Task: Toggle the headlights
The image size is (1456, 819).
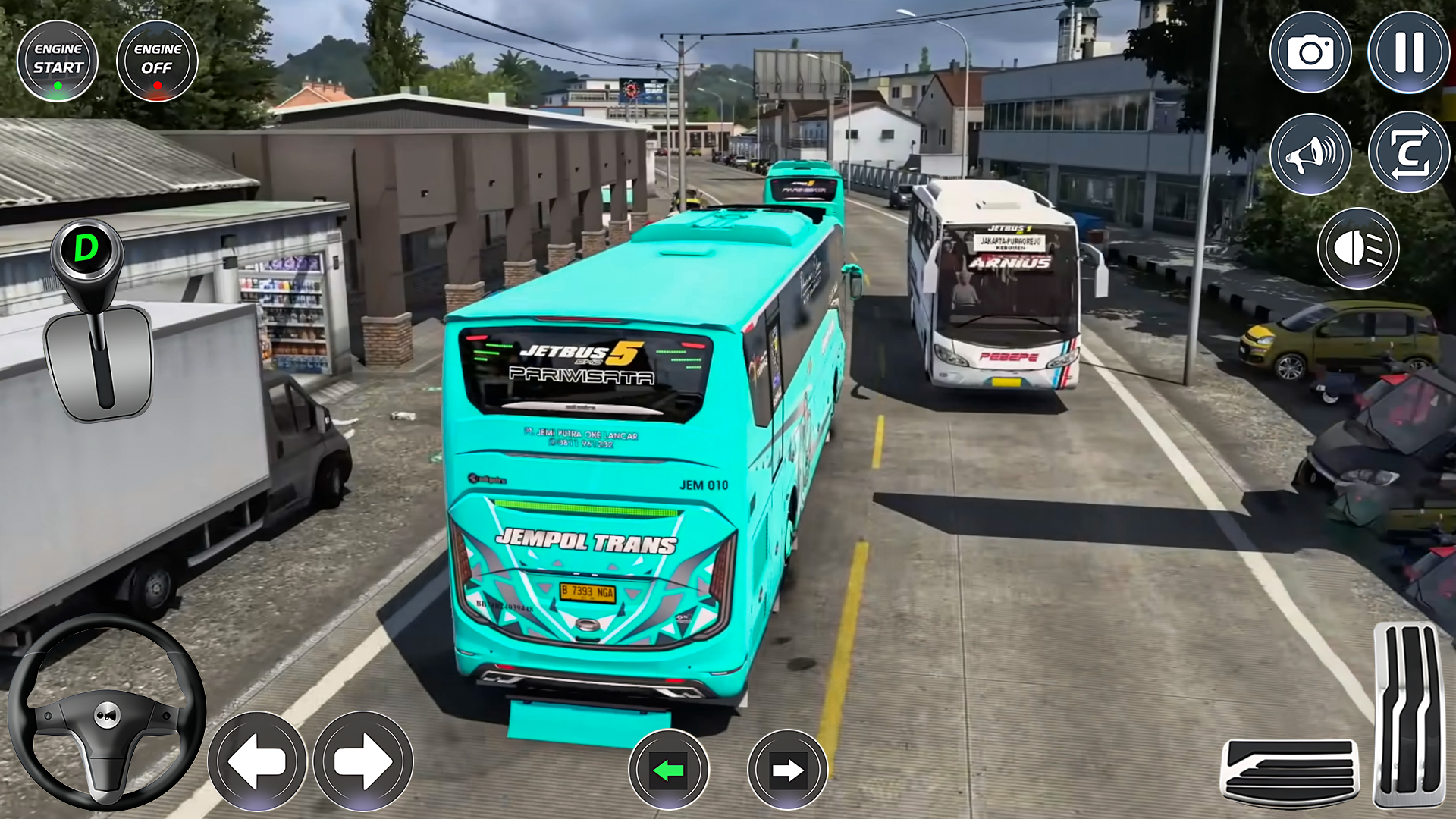Action: point(1357,249)
